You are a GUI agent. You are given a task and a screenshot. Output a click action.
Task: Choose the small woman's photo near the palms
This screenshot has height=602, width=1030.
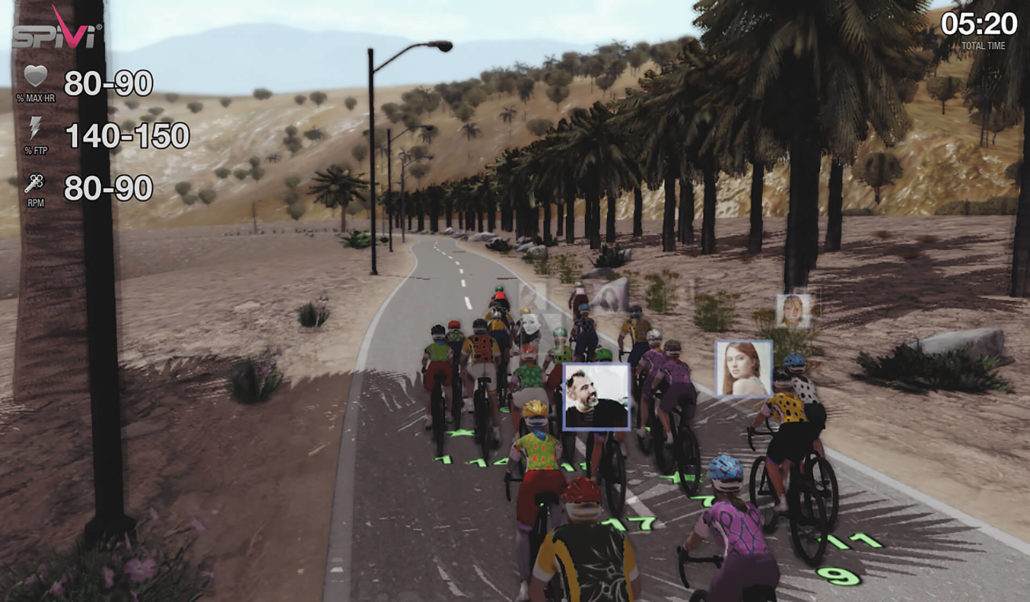pyautogui.click(x=793, y=310)
